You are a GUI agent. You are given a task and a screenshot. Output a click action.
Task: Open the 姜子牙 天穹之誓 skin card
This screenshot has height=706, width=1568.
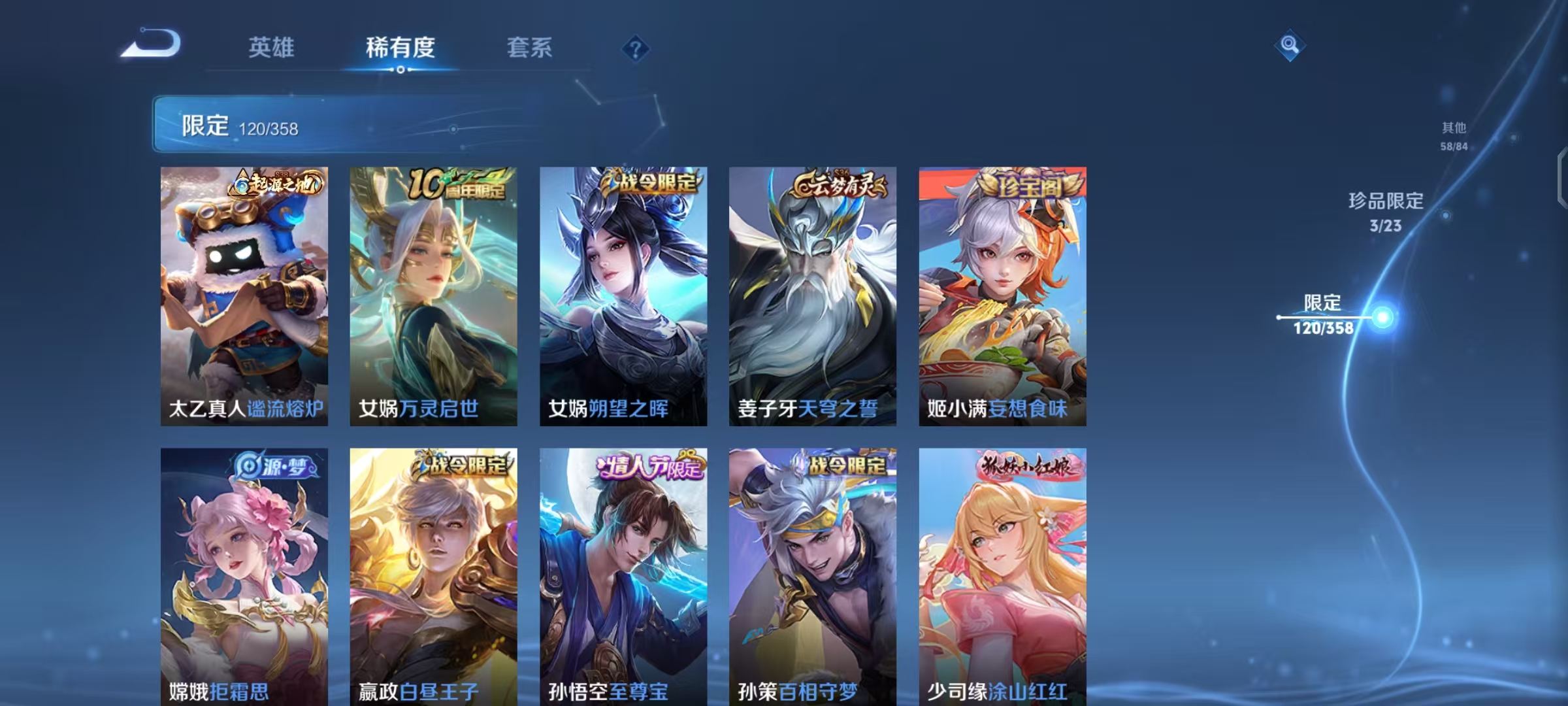click(x=812, y=294)
